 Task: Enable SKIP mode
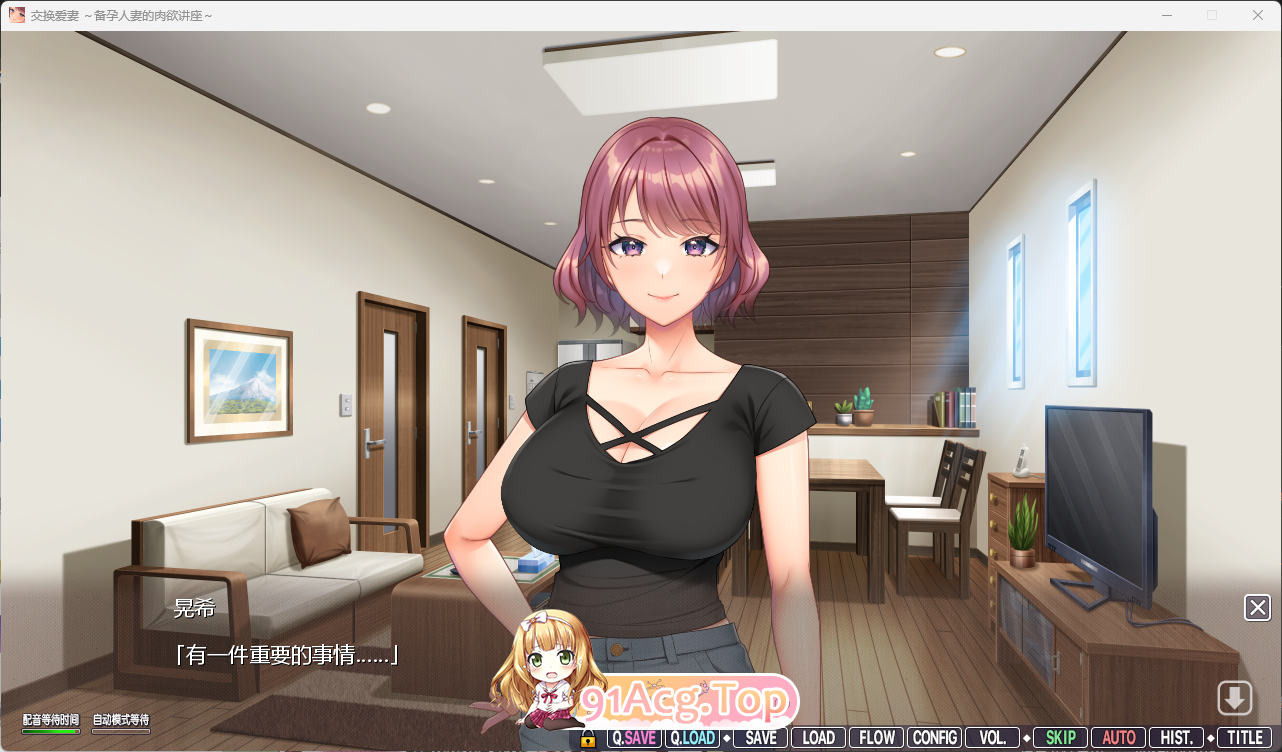[1059, 738]
